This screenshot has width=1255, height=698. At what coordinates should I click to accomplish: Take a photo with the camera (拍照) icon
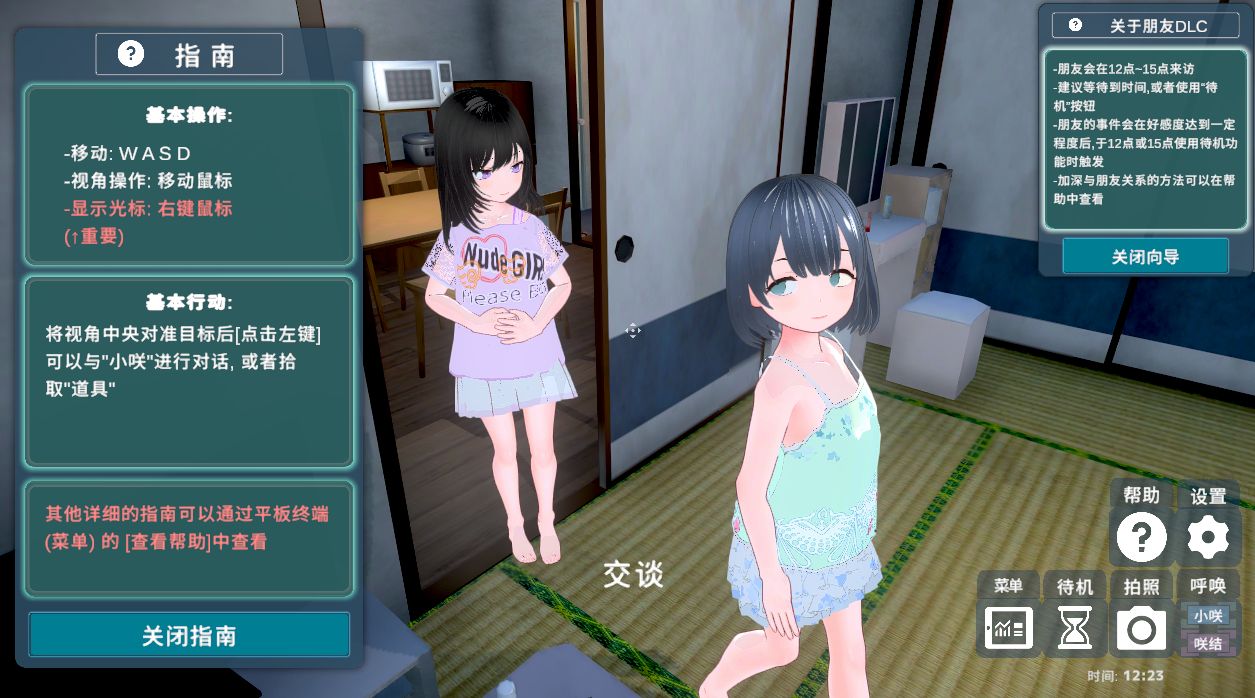(1141, 629)
